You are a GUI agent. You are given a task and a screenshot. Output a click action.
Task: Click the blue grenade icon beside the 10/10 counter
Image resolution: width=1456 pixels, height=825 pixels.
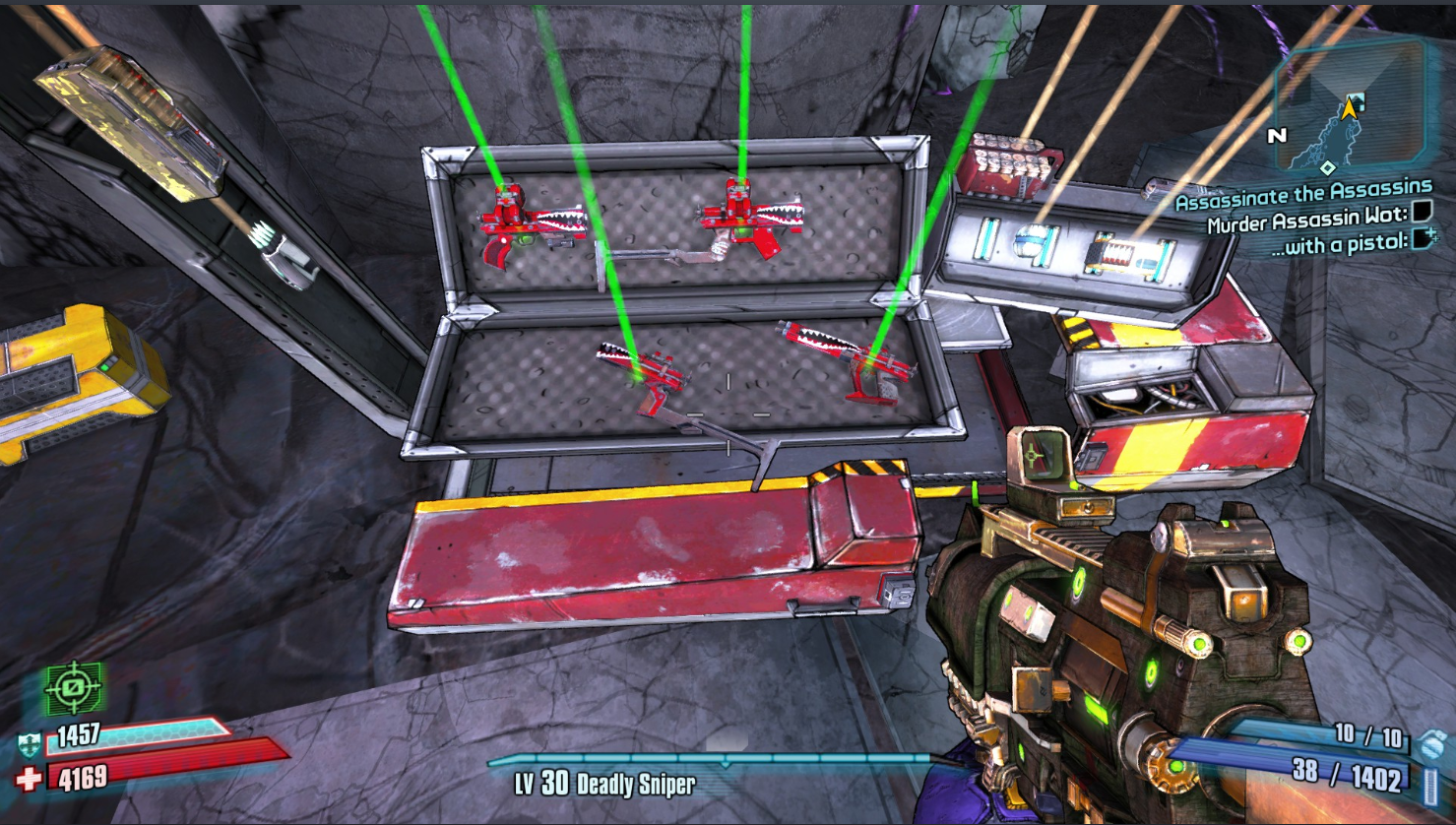[x=1431, y=743]
